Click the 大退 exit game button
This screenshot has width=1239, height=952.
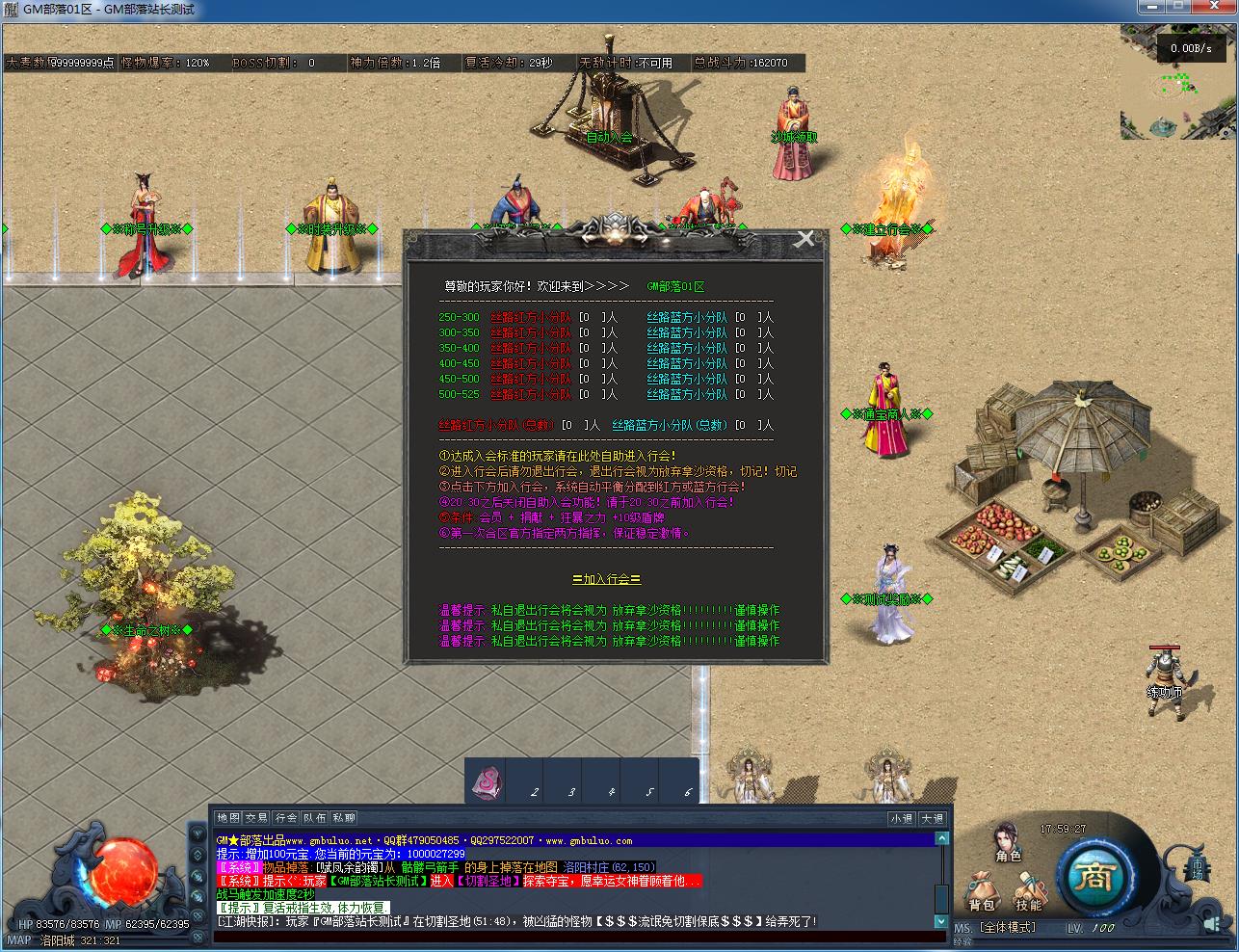pyautogui.click(x=932, y=819)
